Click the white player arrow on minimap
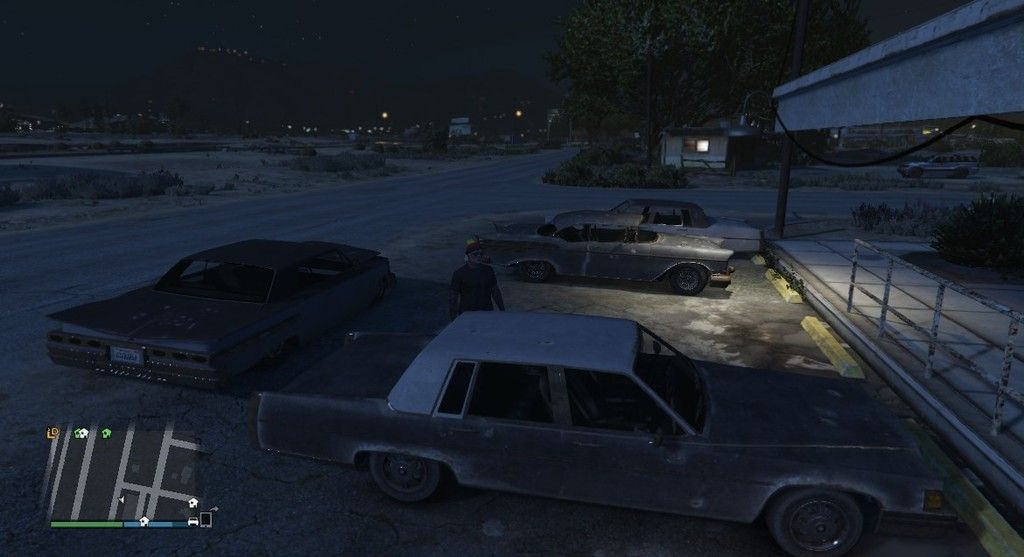 (x=122, y=498)
